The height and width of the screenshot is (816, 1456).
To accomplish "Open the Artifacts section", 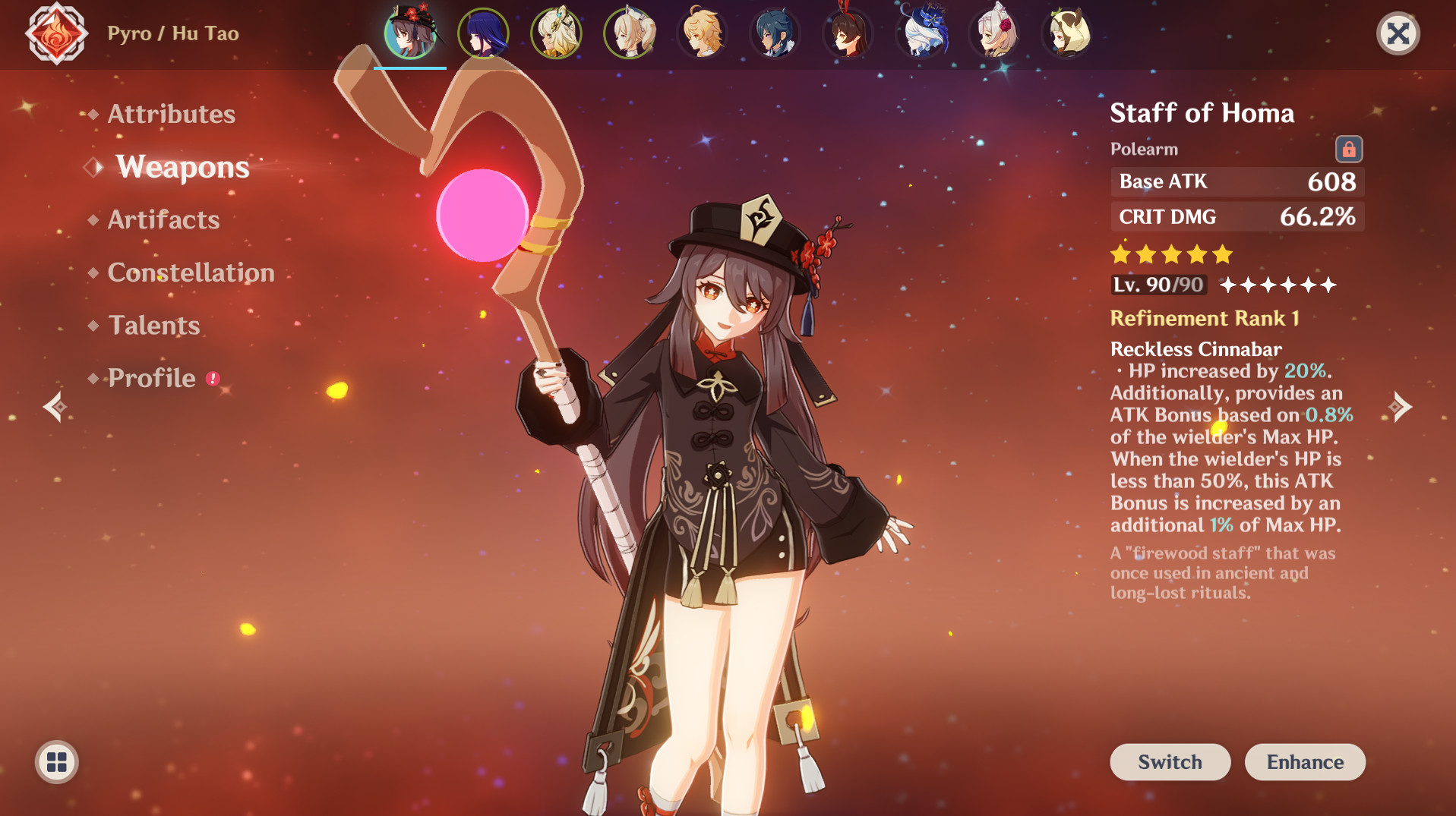I will coord(162,219).
